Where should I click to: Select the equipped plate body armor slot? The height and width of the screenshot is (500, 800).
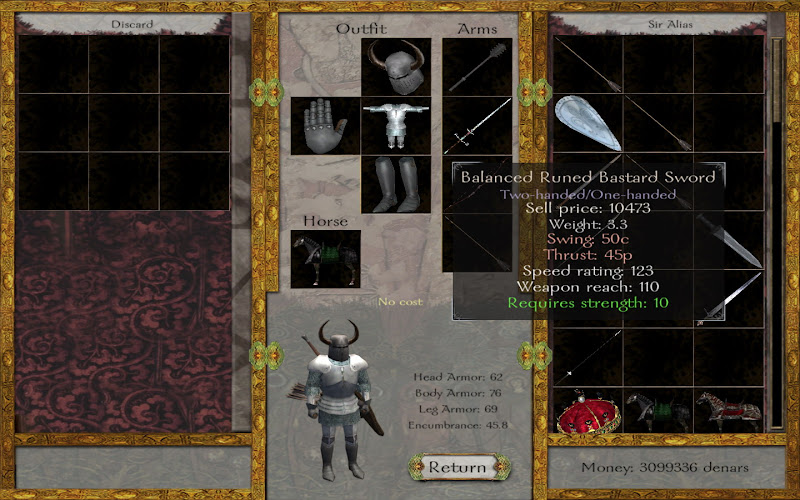[x=396, y=125]
